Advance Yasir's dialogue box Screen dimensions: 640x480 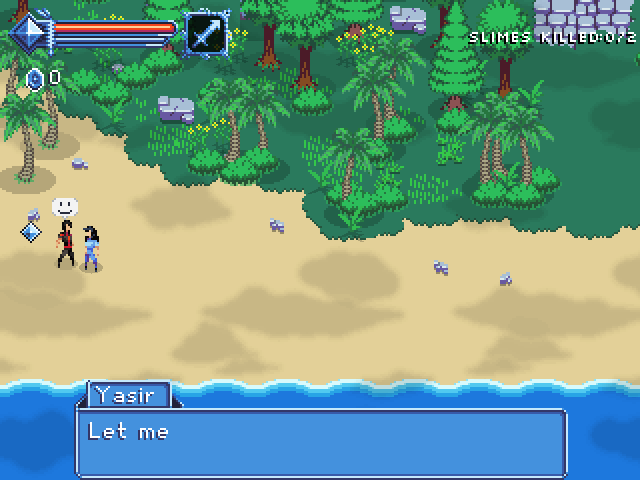coord(321,441)
